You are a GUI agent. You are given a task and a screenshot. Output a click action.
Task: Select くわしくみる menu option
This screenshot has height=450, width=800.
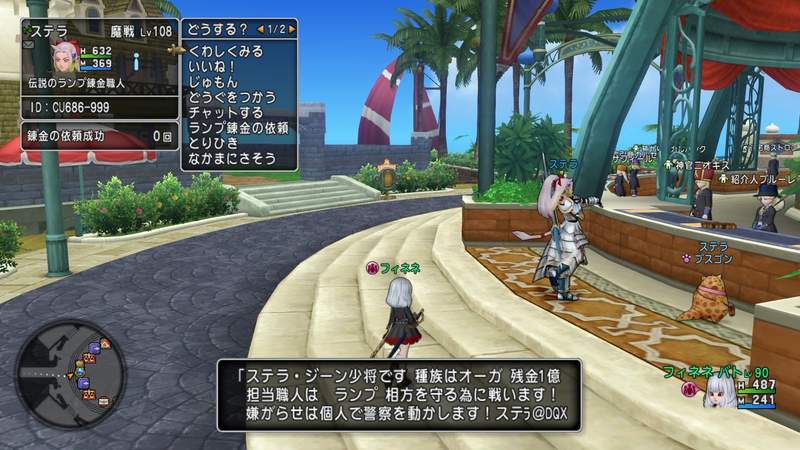click(x=225, y=49)
